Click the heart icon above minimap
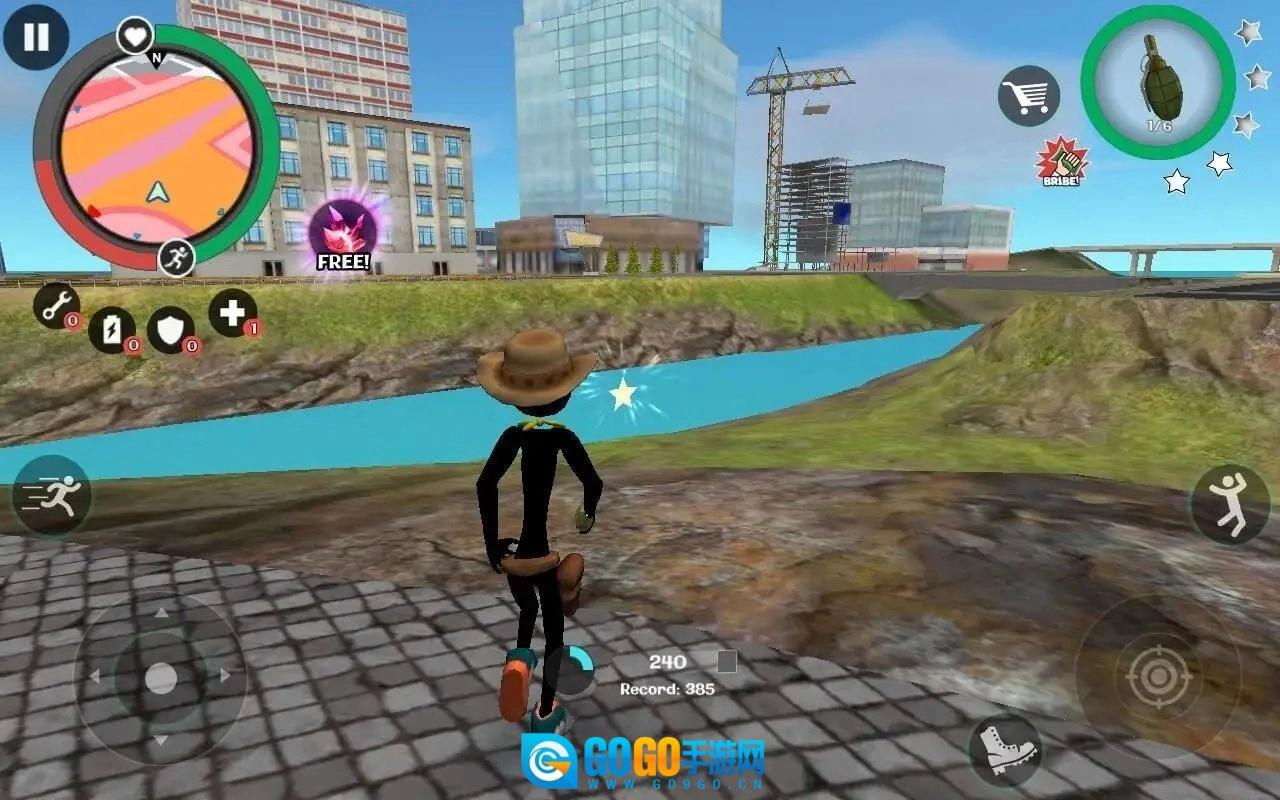Screen dimensions: 1280x800 (135, 36)
